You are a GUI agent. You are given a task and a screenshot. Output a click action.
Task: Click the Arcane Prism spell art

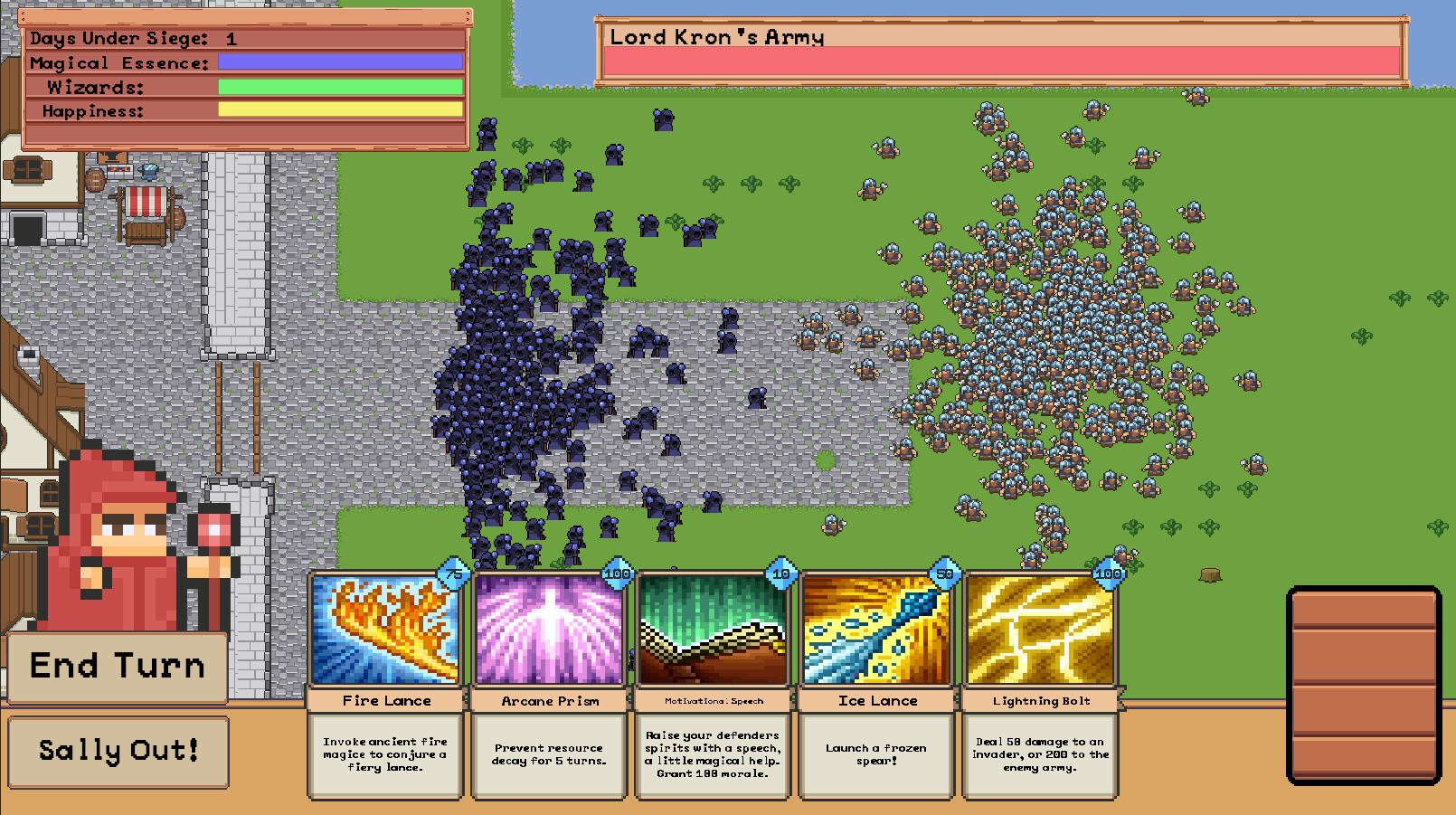click(x=548, y=630)
